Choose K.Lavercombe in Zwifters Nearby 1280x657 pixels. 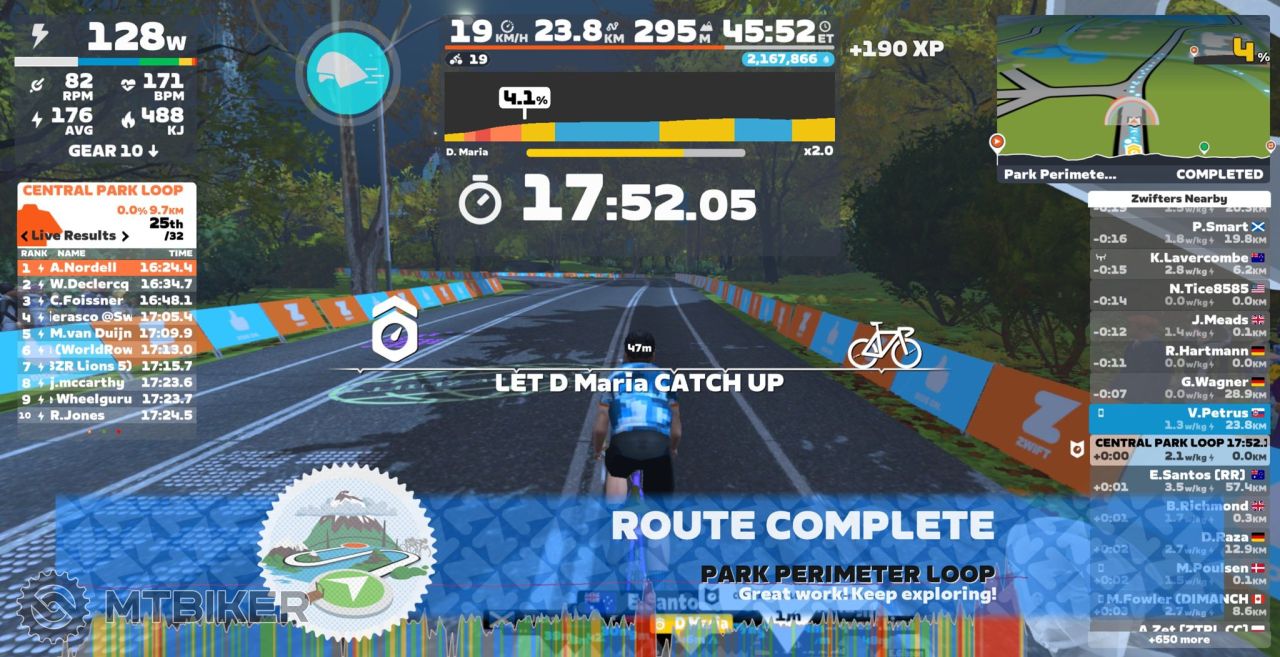(x=1180, y=264)
